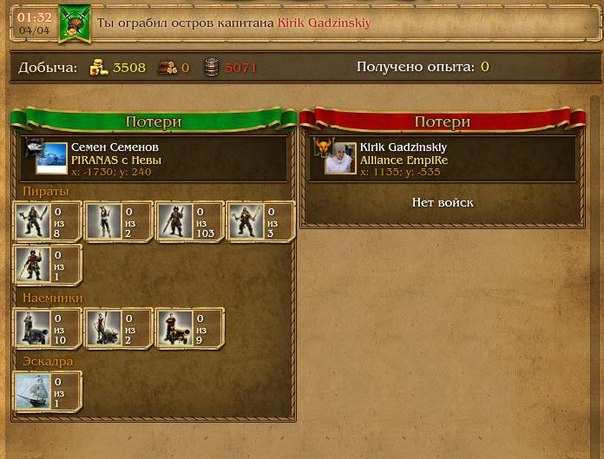The image size is (604, 459).
Task: Go to coordinates x: -1730 y: 240
Action: [111, 171]
